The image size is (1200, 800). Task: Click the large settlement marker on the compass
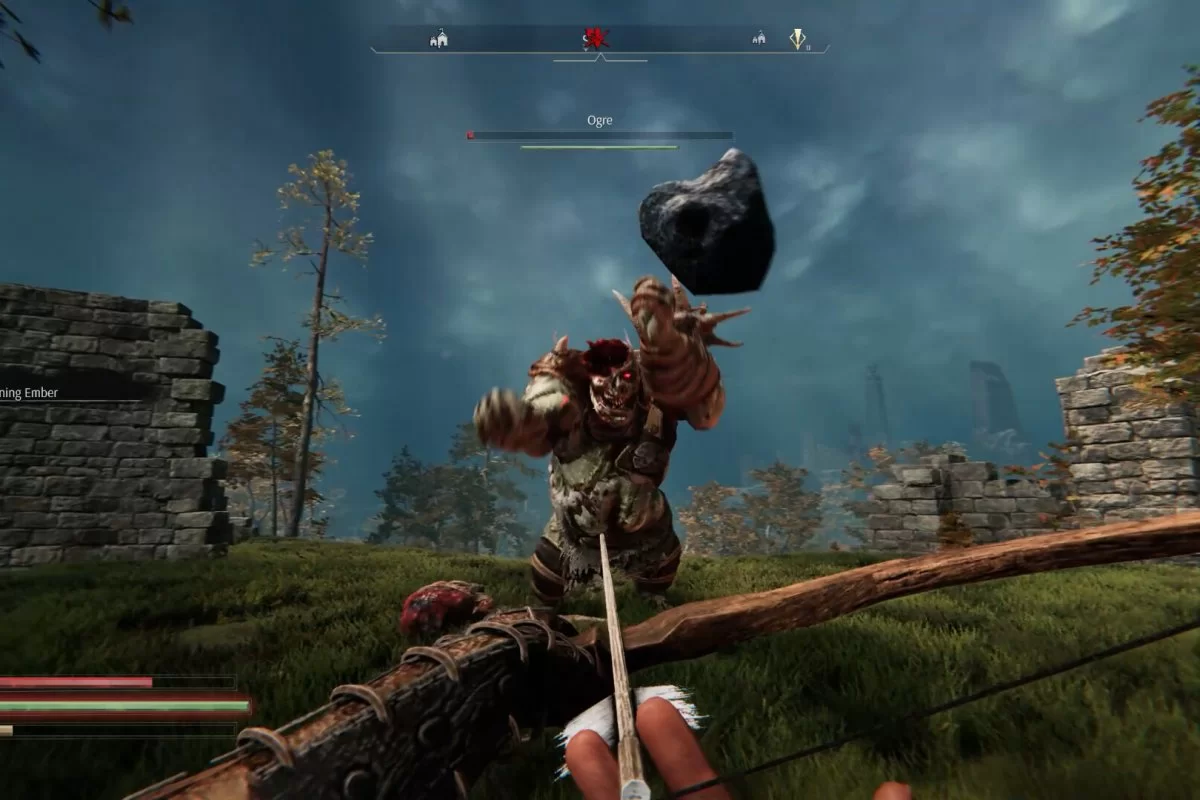438,39
